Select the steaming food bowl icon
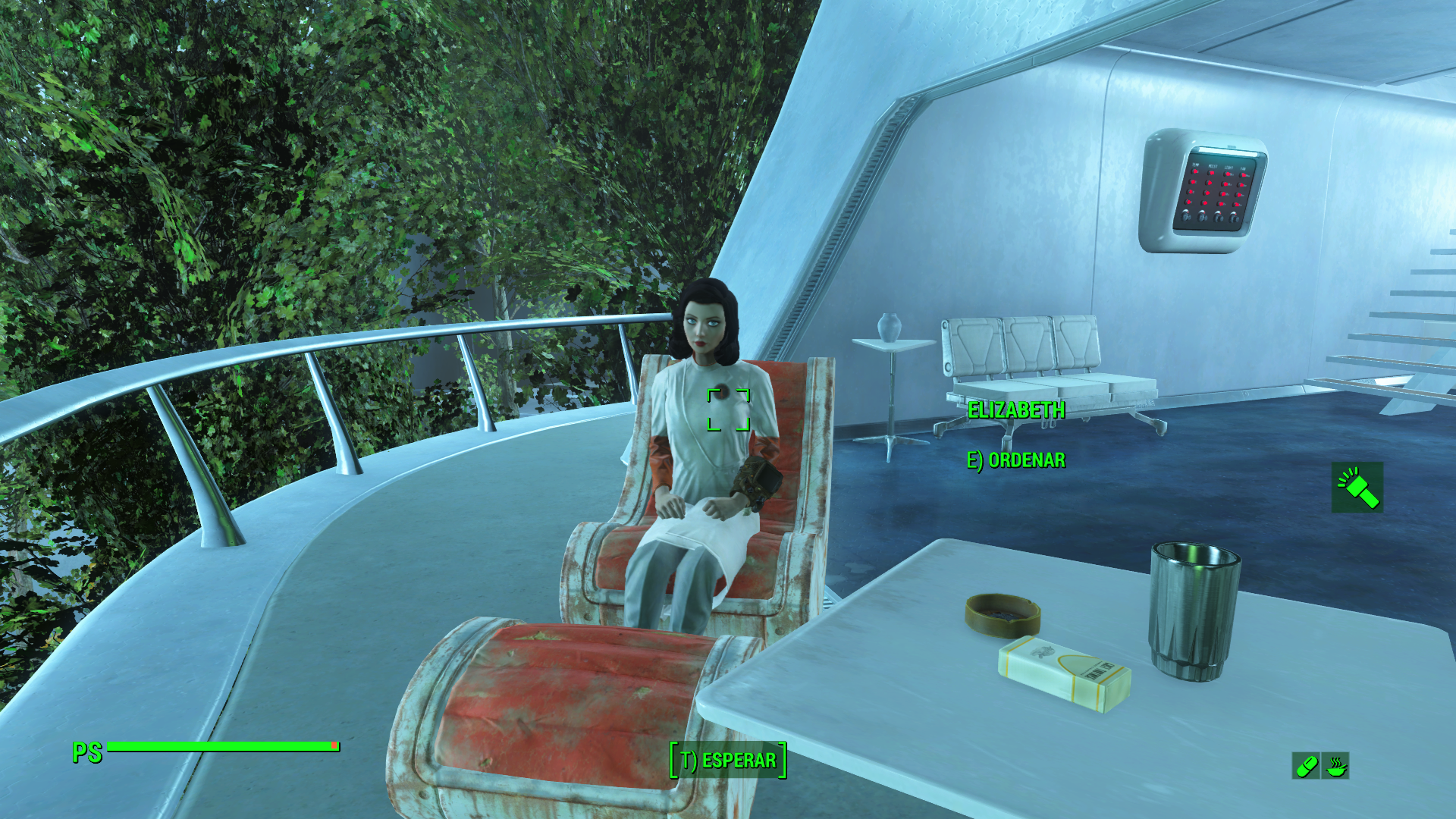Image resolution: width=1456 pixels, height=819 pixels. (x=1335, y=766)
